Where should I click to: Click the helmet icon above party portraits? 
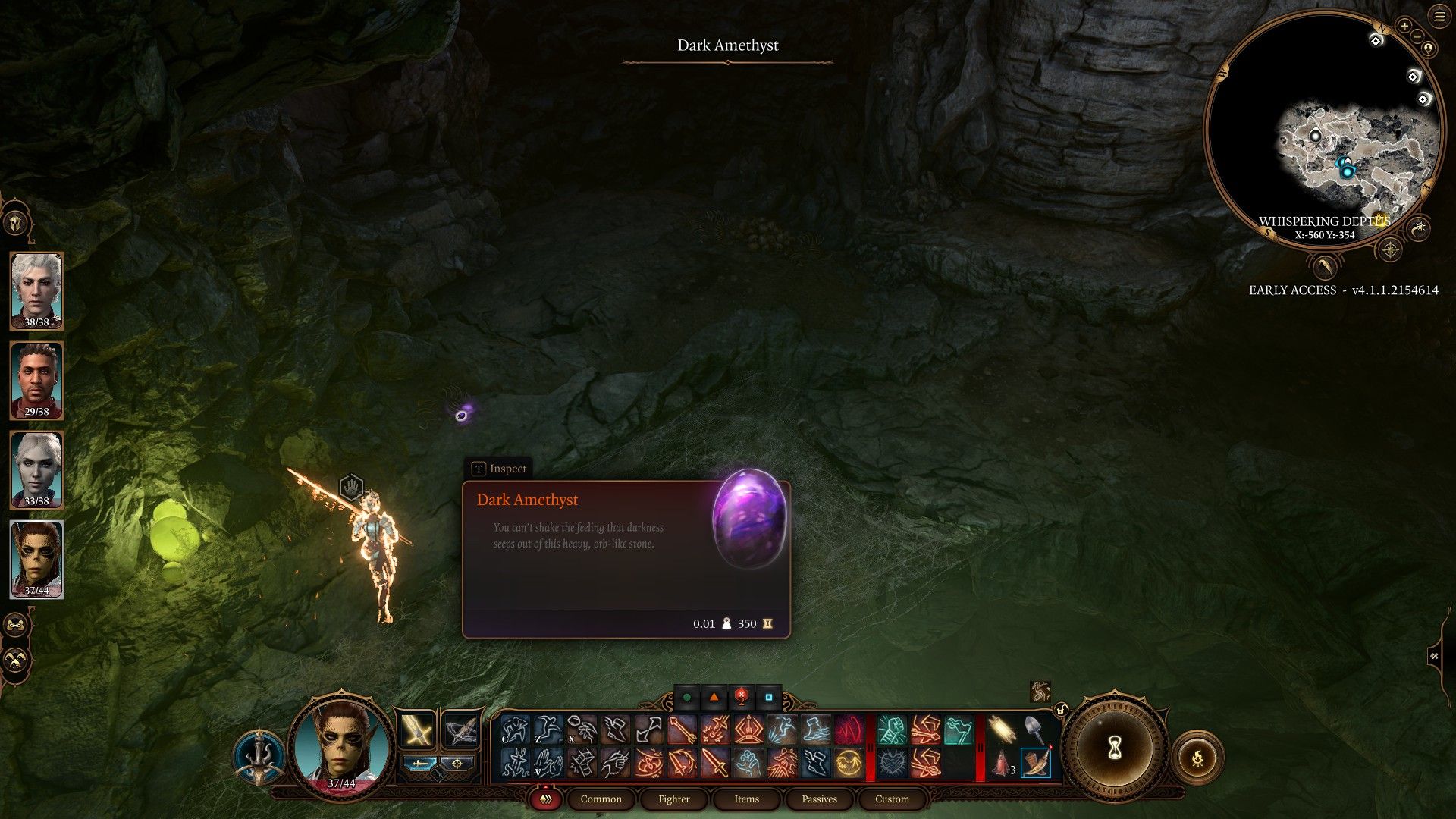(x=16, y=224)
